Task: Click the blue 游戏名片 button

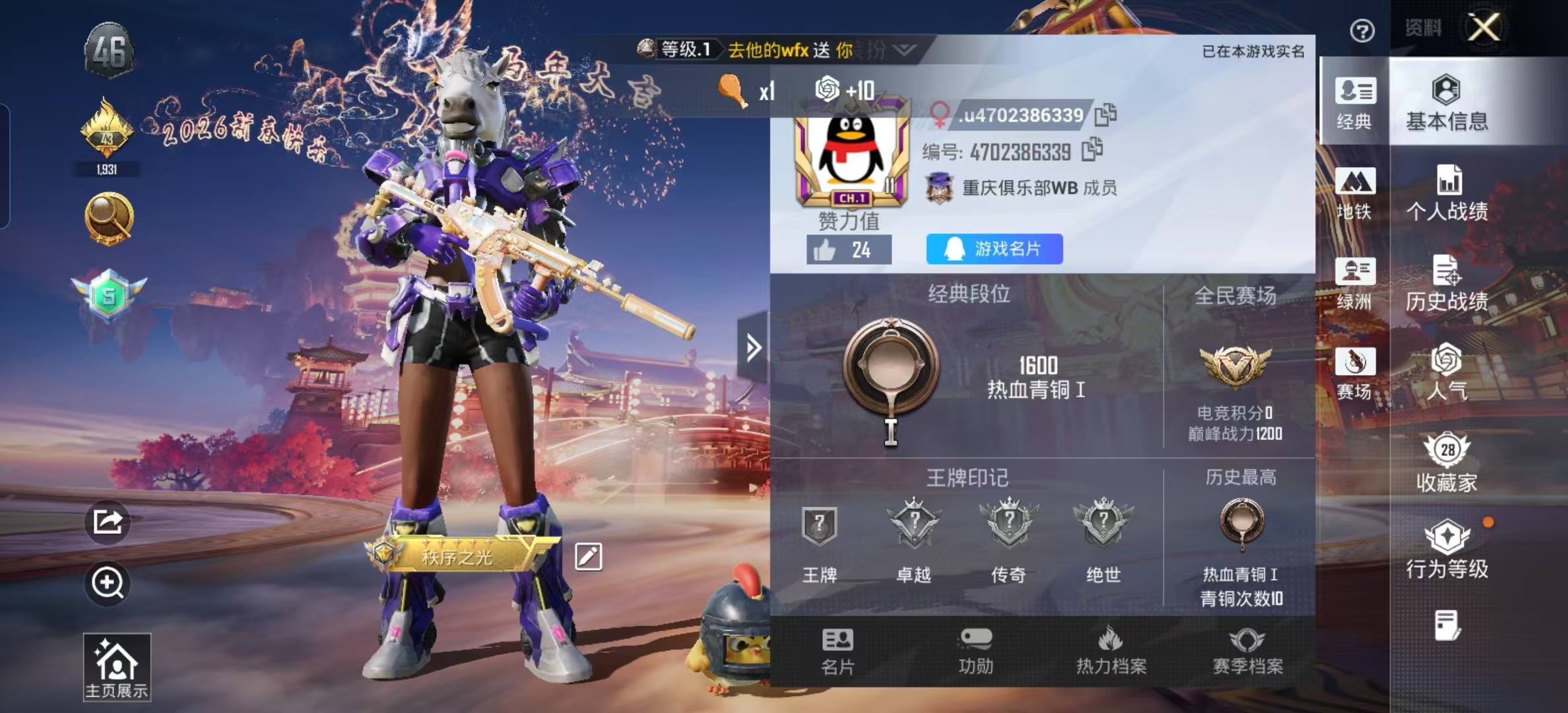Action: coord(995,249)
